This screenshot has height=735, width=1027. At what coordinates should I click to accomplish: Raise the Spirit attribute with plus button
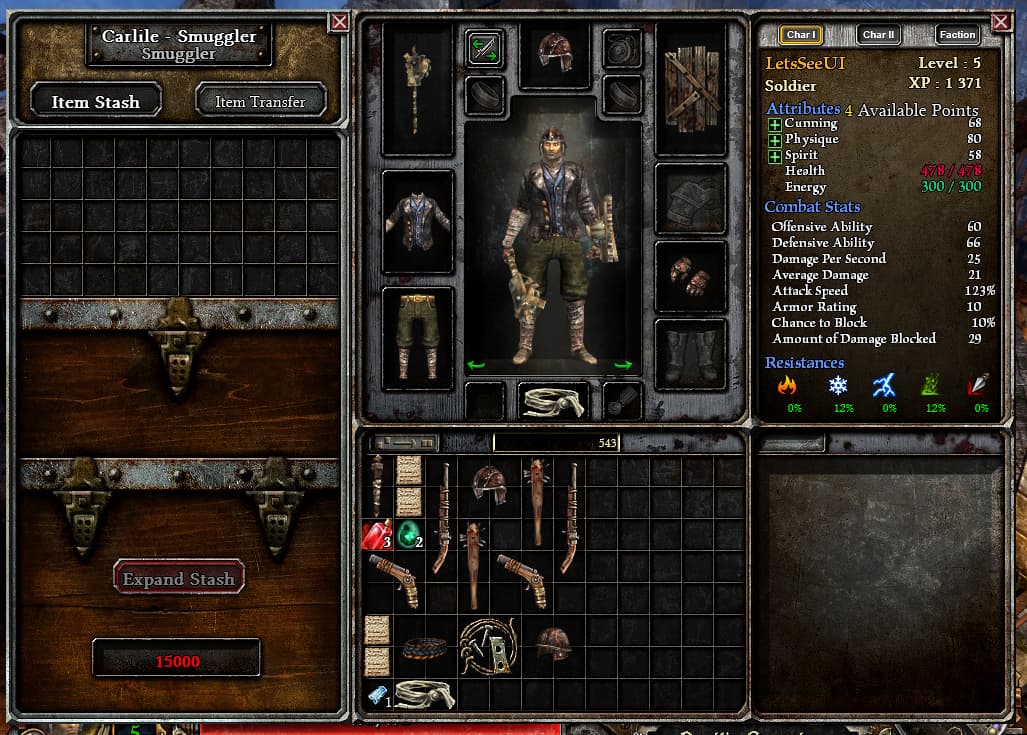775,156
